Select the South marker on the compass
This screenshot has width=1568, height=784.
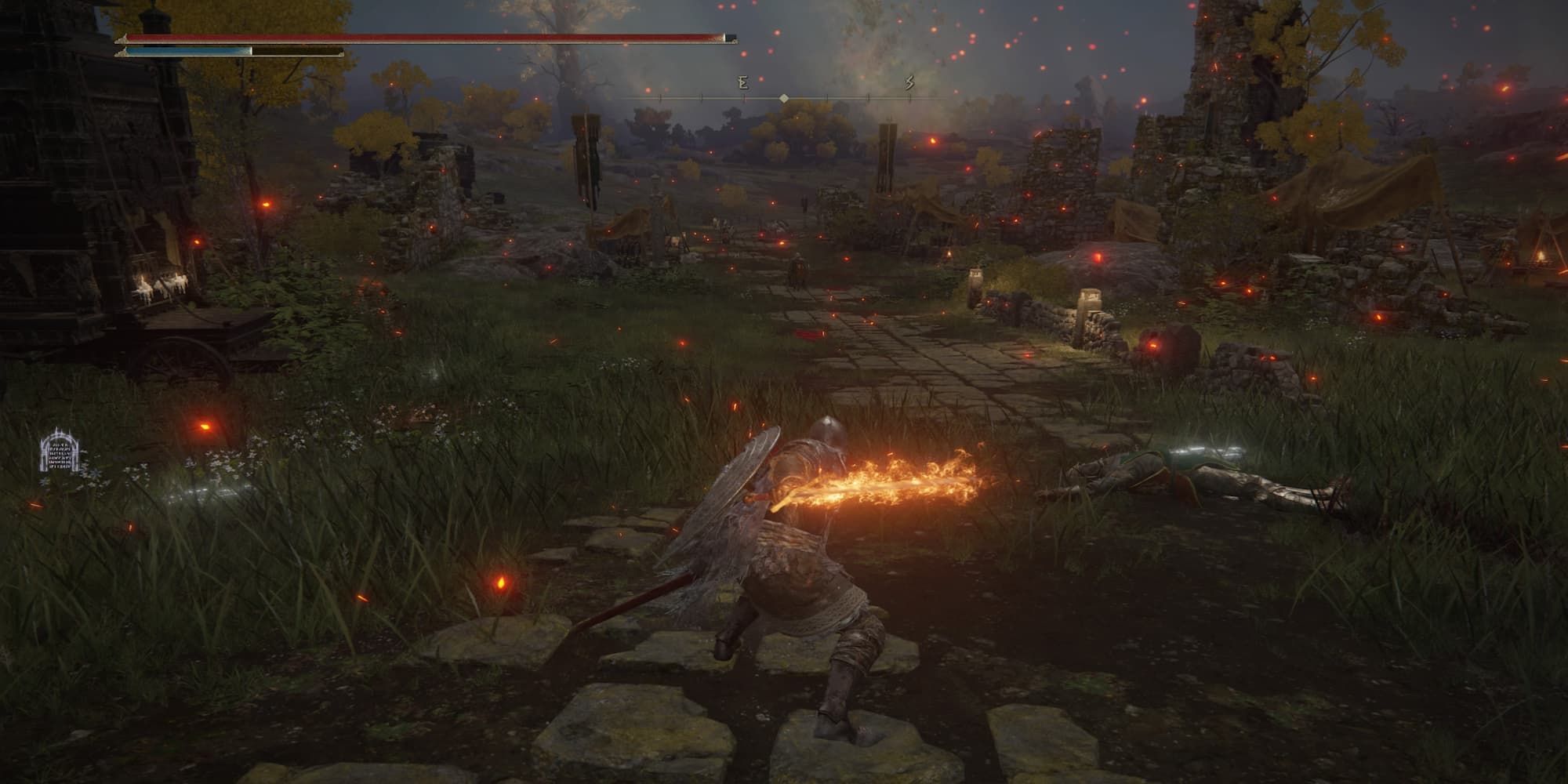tap(910, 82)
